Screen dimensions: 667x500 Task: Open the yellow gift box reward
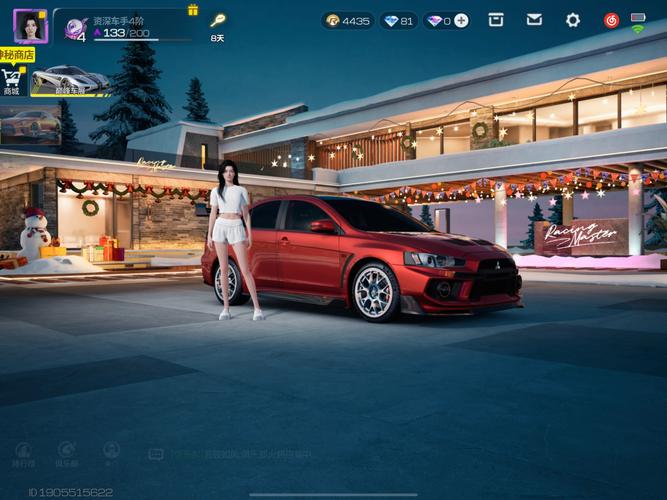coord(193,10)
